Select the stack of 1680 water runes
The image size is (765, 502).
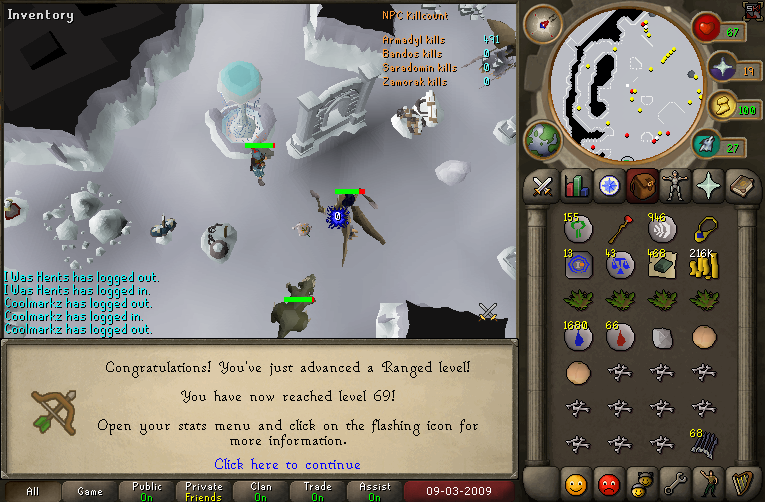(x=578, y=338)
